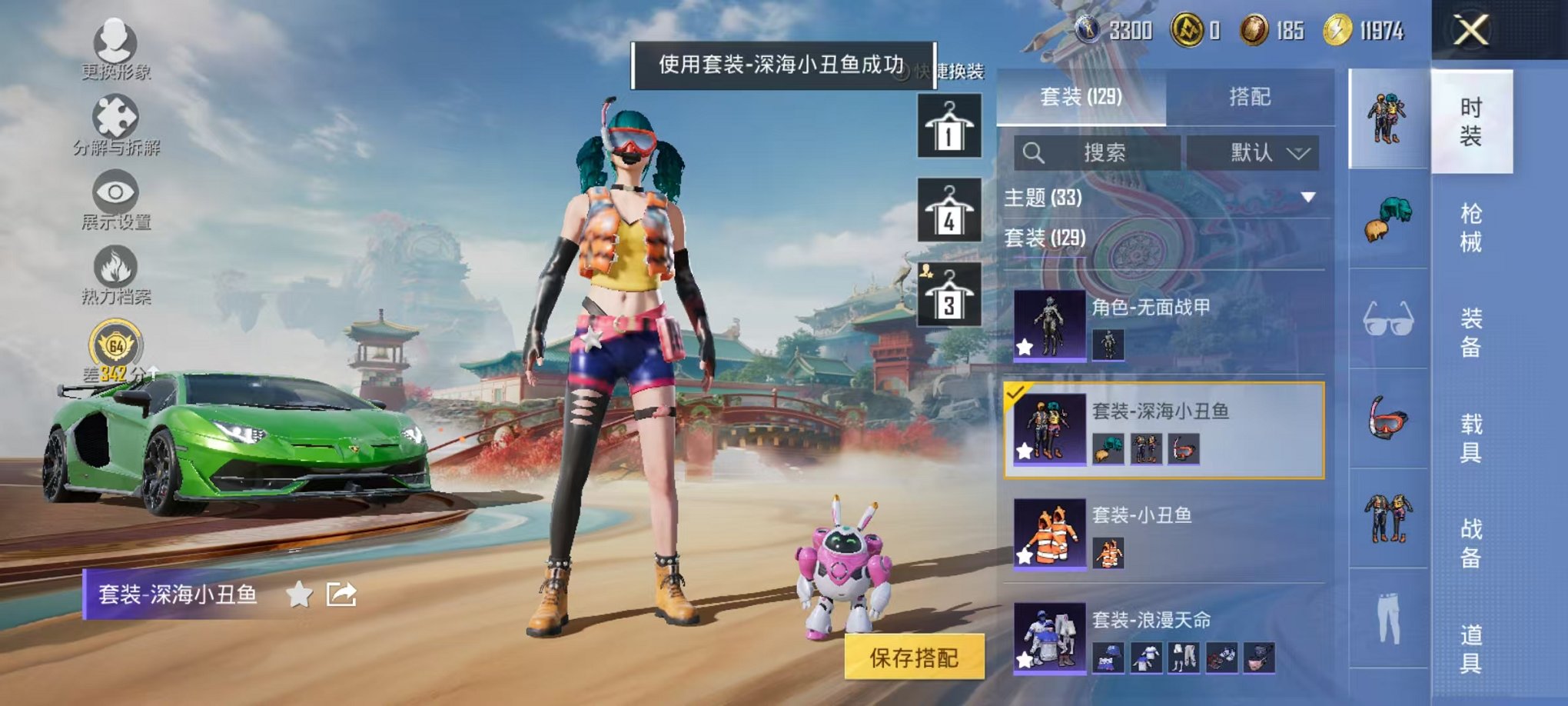Switch to the 搭配 tab

[x=1250, y=95]
